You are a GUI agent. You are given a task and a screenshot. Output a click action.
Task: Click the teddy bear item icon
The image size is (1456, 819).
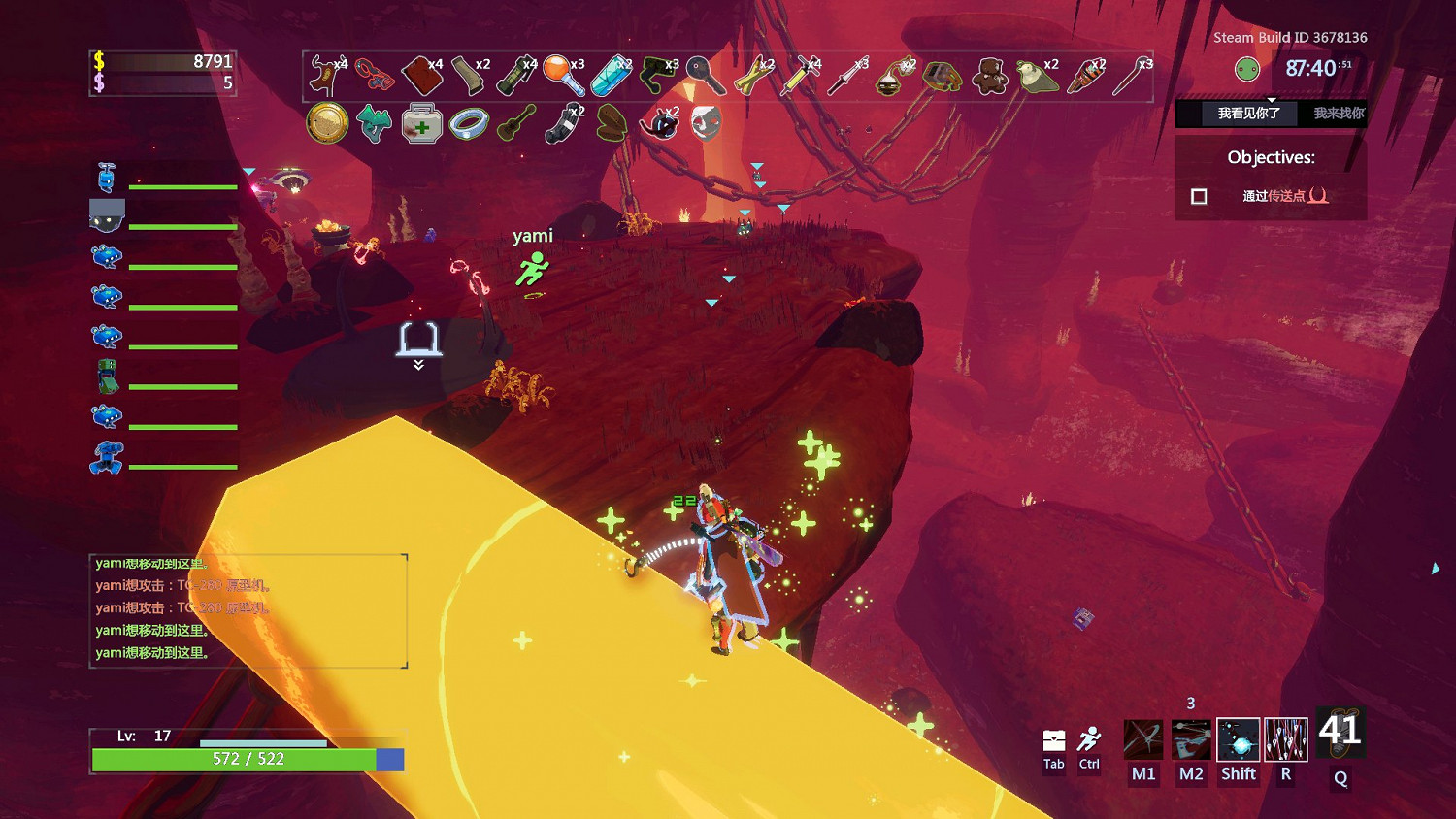[x=989, y=76]
